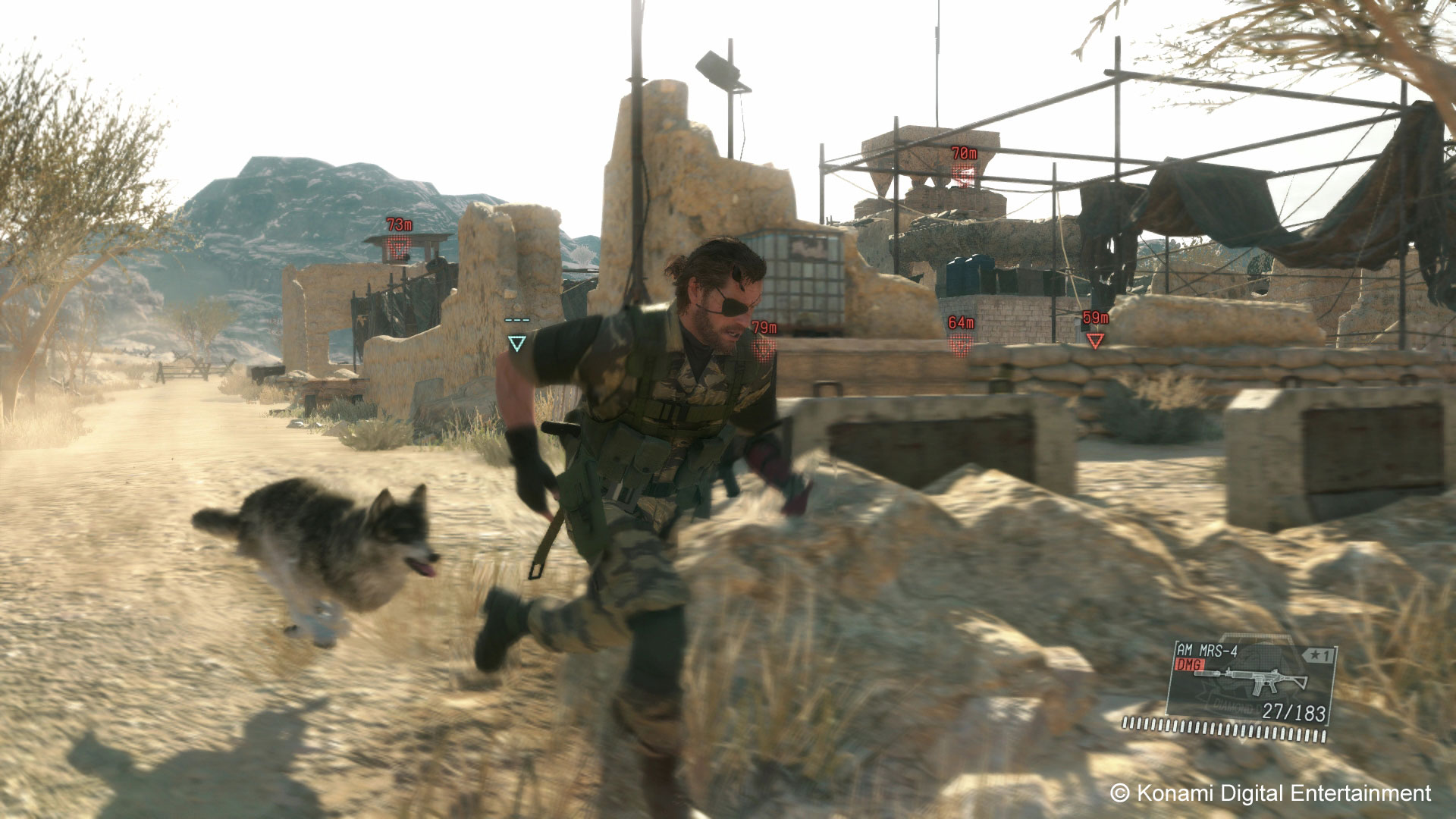Select the enemy marker showing 70m
Screen dimensions: 1456x819
[x=964, y=175]
